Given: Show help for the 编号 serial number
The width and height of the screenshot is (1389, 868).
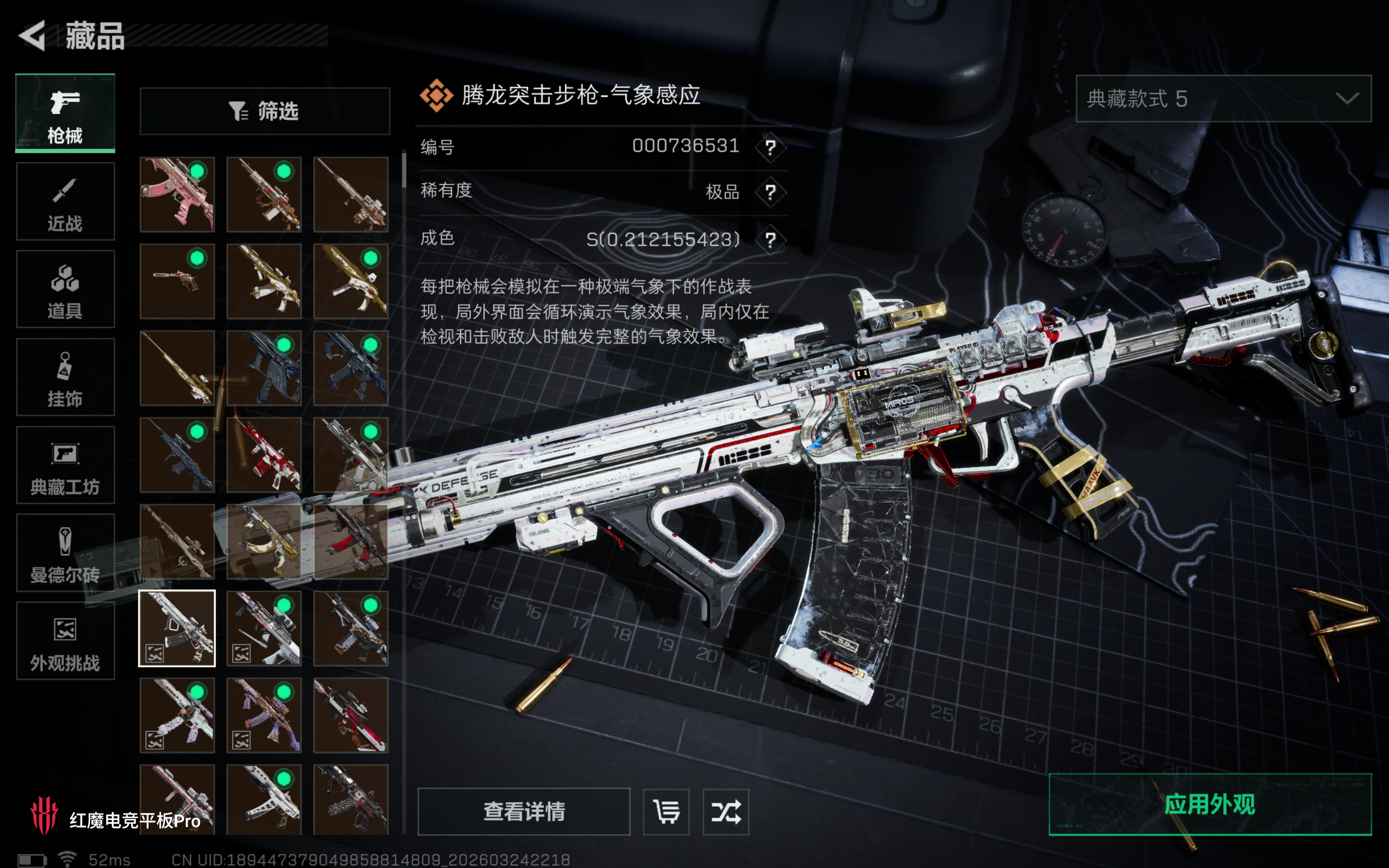Looking at the screenshot, I should tap(770, 148).
